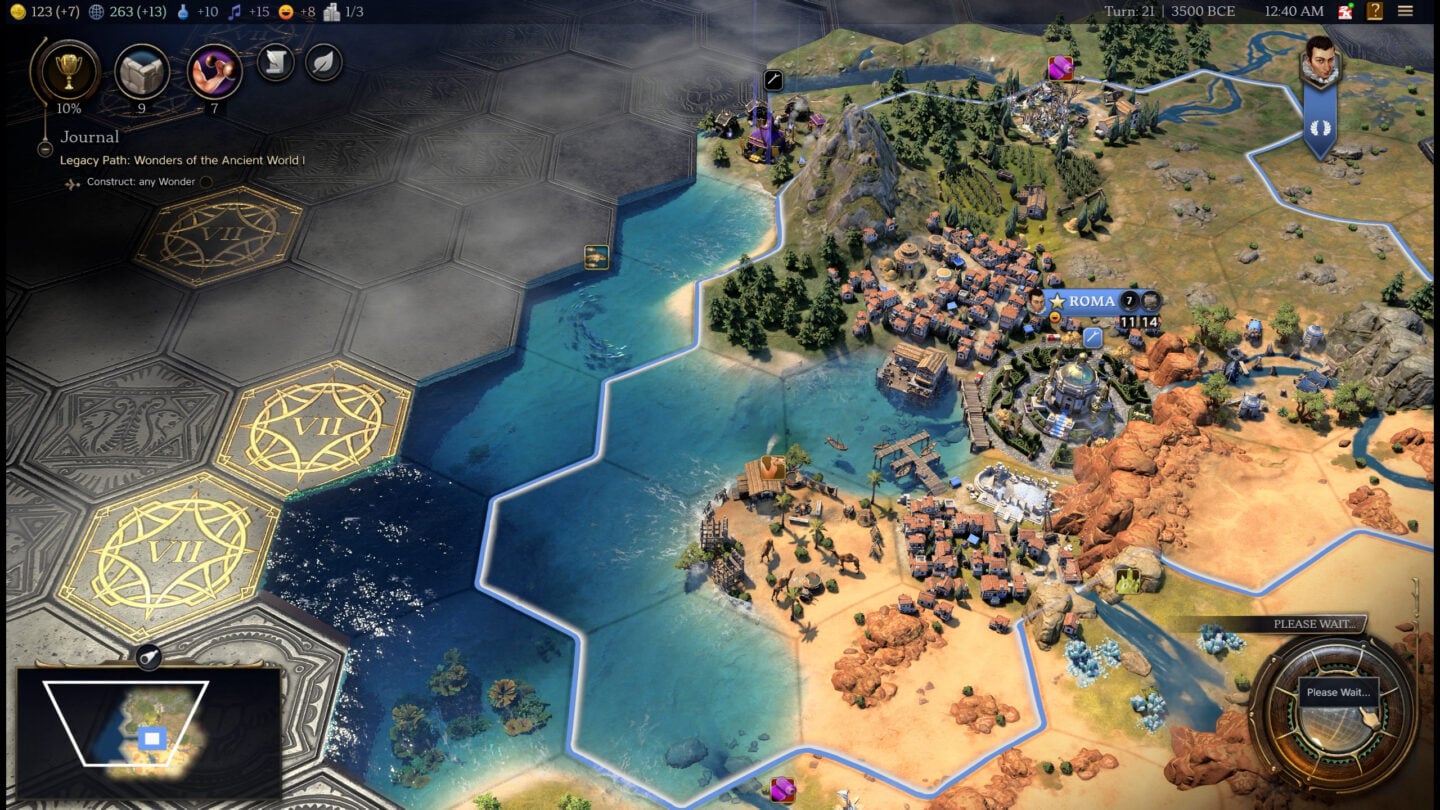This screenshot has height=810, width=1440.
Task: Collapse the Journal panel with the minus button
Action: point(45,148)
